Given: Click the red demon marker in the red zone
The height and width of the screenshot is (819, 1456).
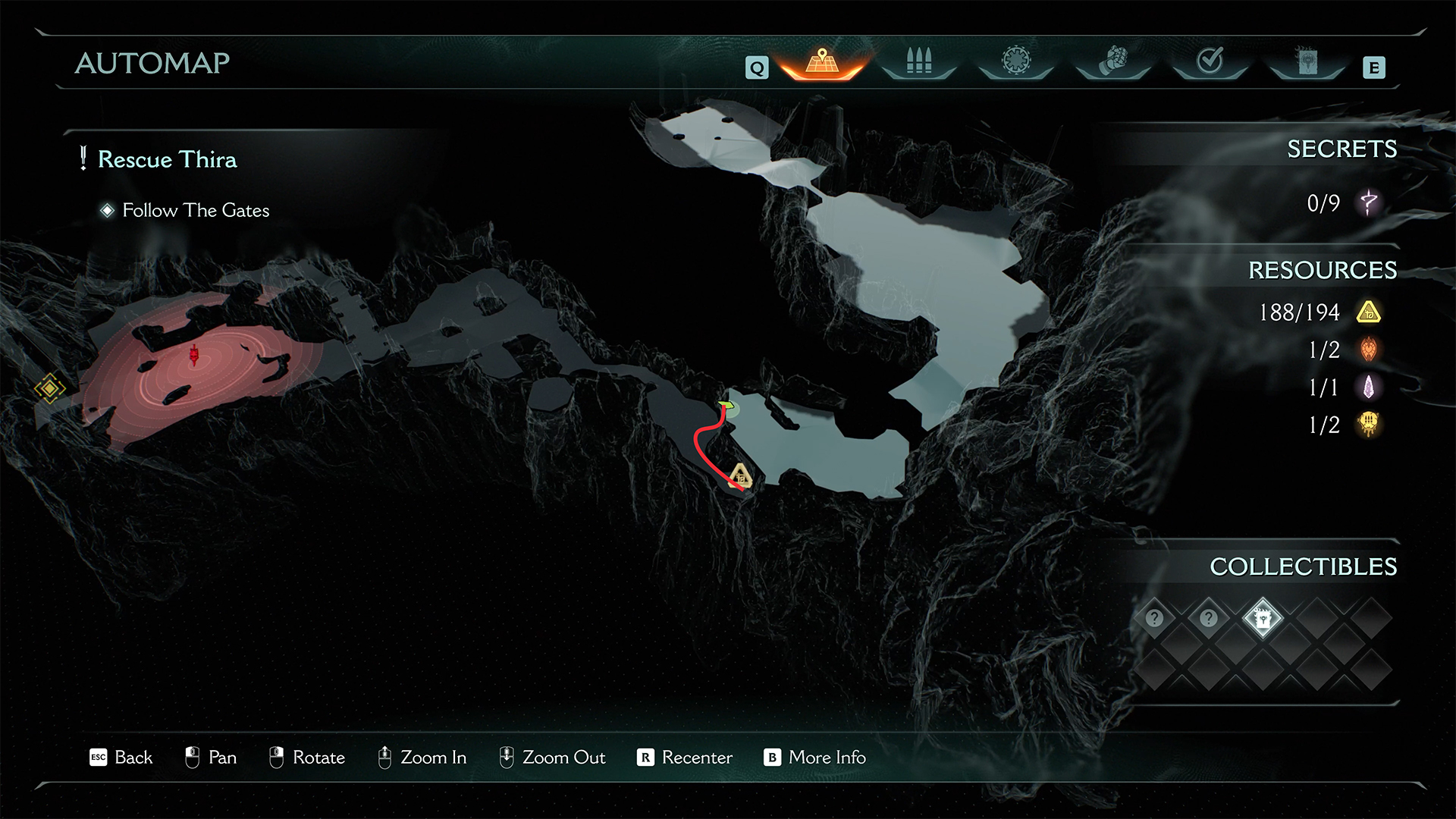Looking at the screenshot, I should 194,354.
